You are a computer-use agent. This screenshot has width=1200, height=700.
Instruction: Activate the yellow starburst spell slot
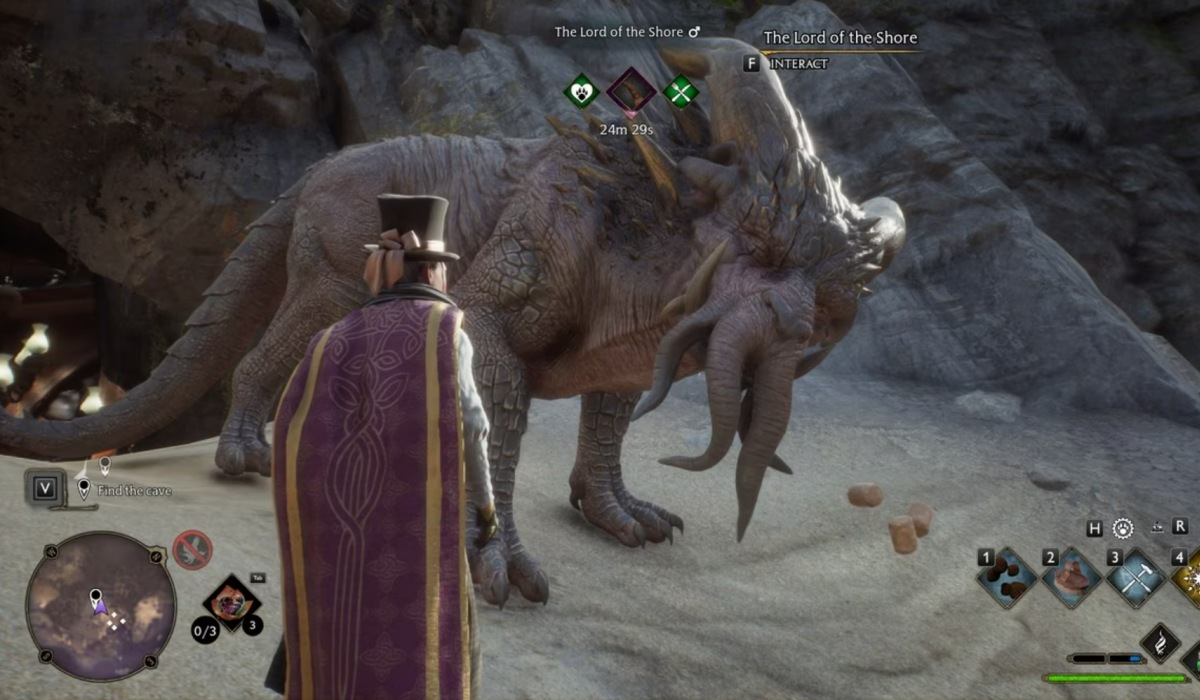tap(1190, 577)
